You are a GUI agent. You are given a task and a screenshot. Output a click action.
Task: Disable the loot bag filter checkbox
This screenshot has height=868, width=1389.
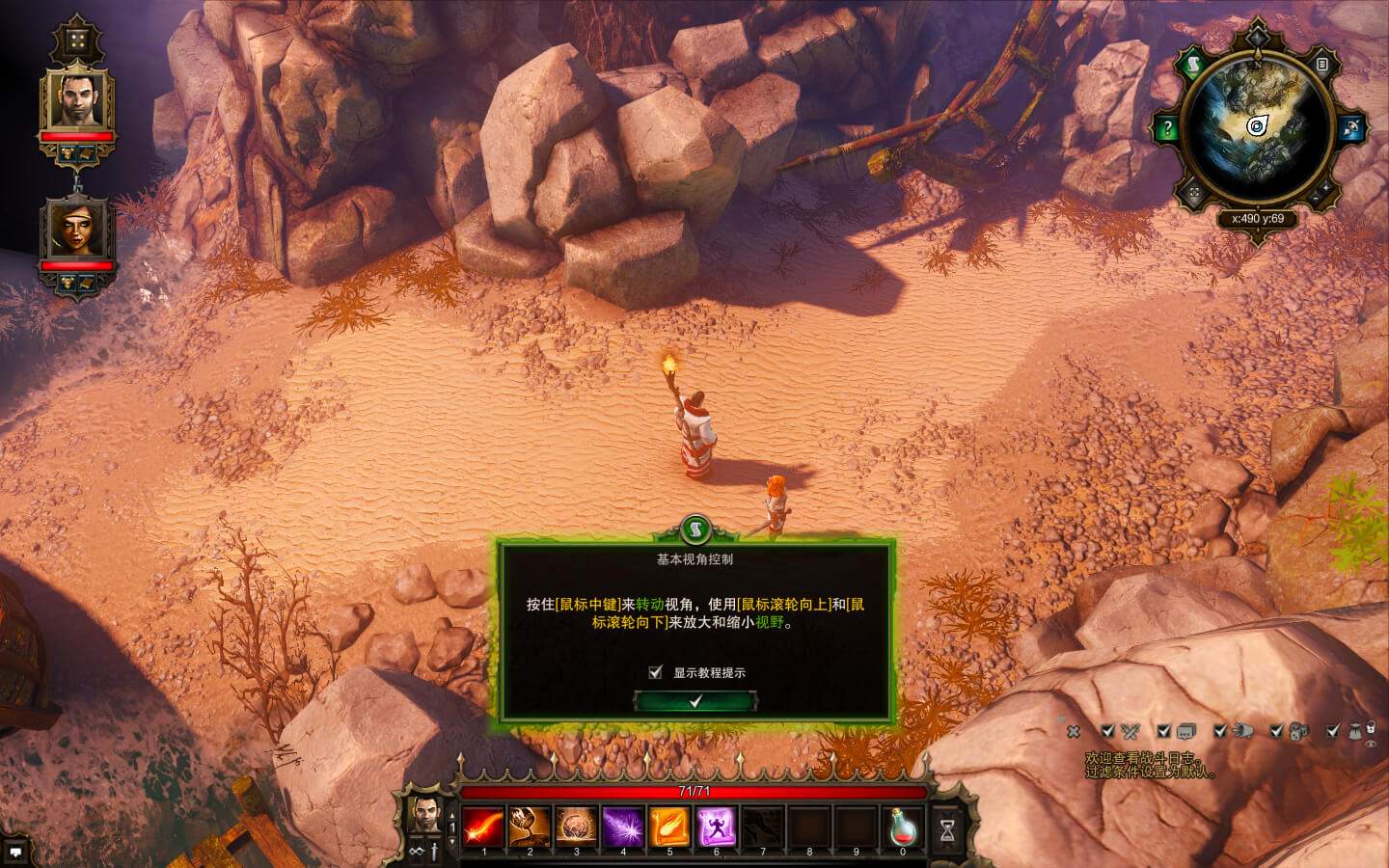click(1332, 733)
